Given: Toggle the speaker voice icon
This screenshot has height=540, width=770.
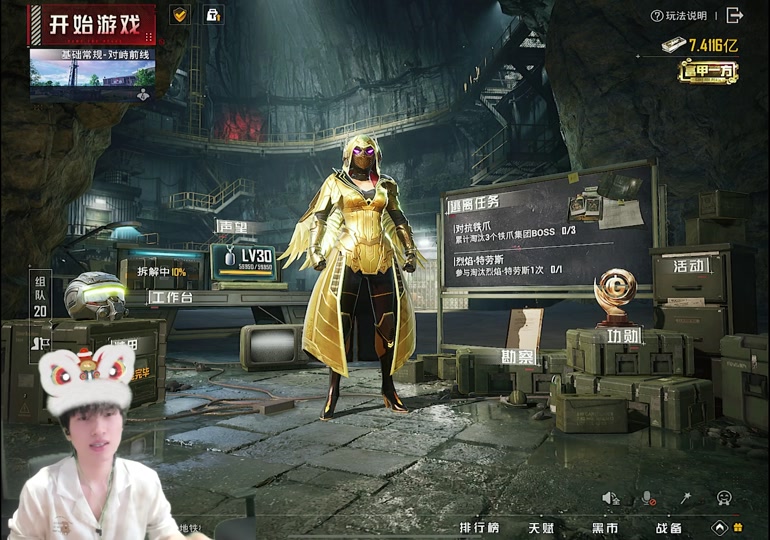Looking at the screenshot, I should tap(609, 498).
